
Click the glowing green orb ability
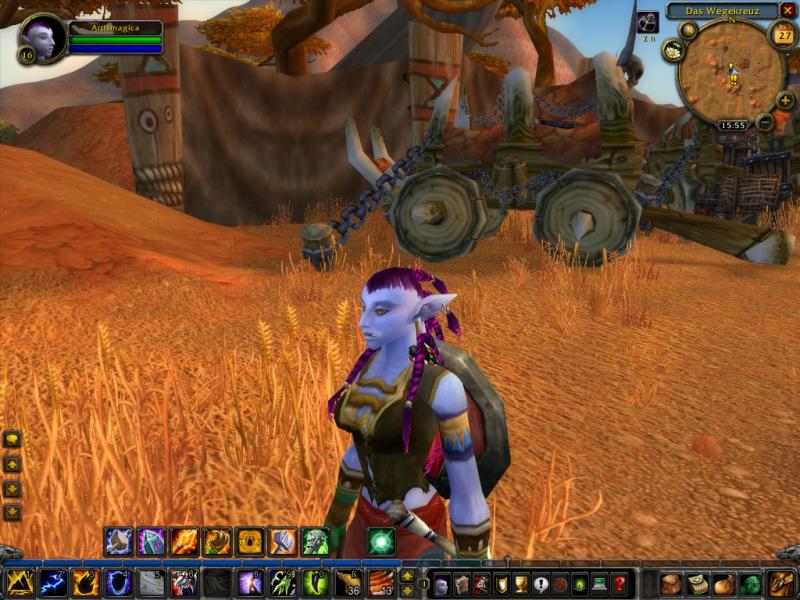[x=381, y=541]
